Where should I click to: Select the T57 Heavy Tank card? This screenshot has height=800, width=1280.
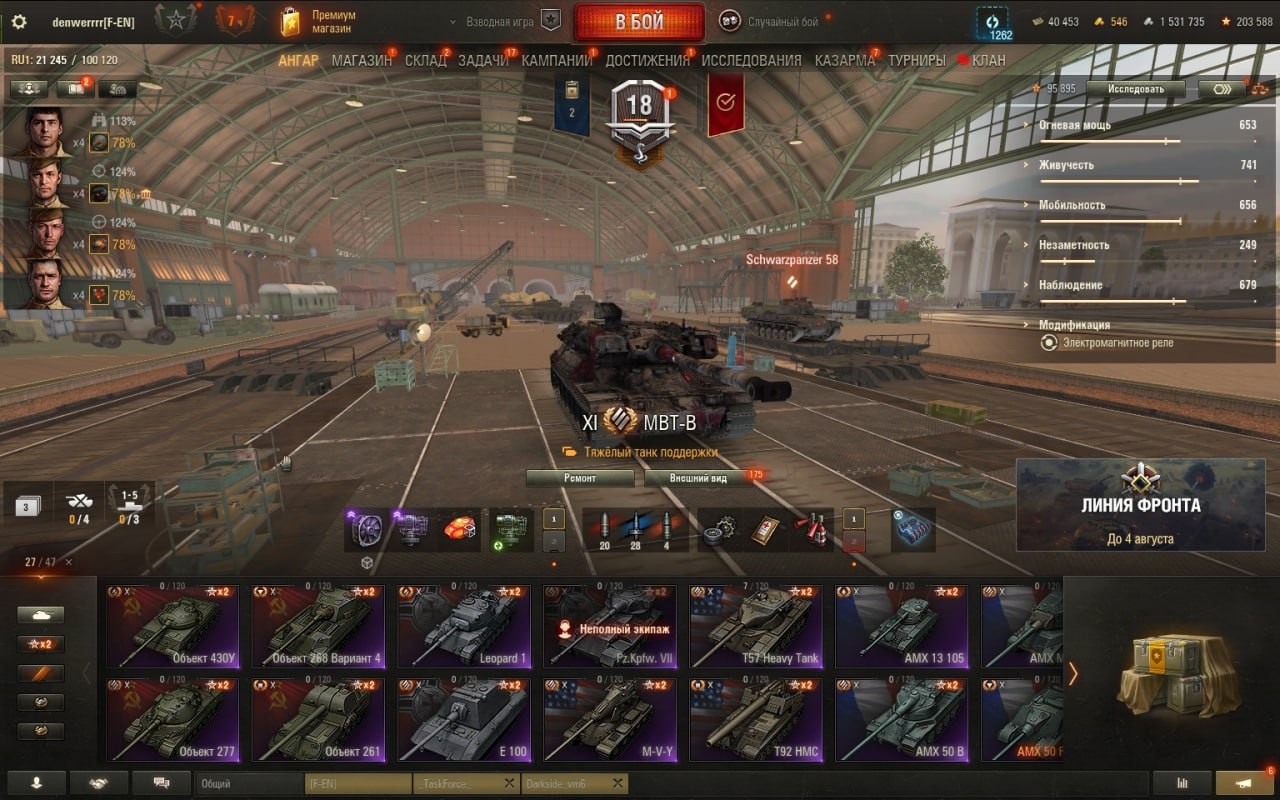756,627
